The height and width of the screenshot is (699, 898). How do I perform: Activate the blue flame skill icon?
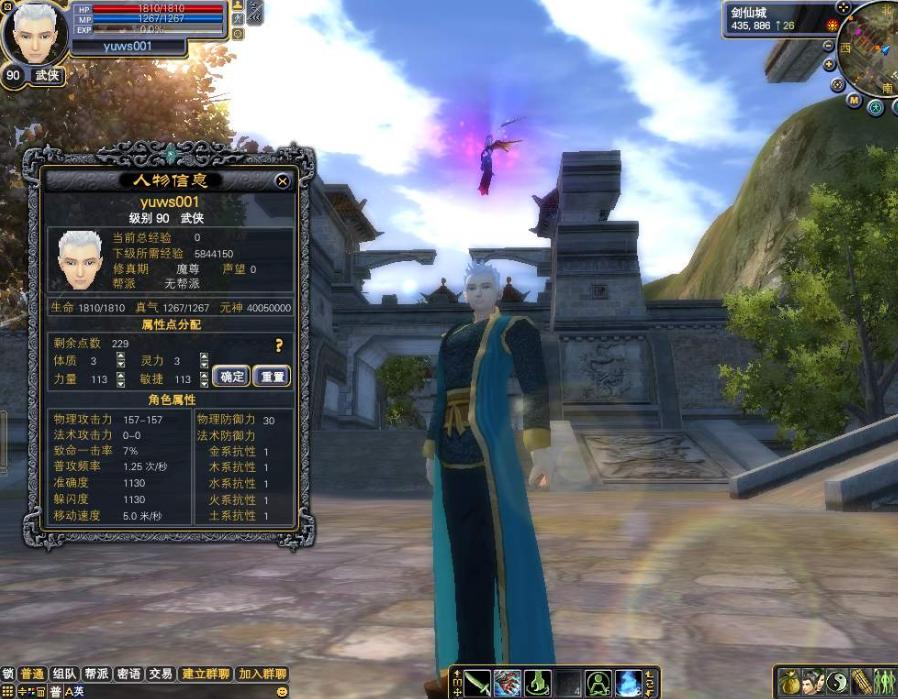[x=628, y=683]
